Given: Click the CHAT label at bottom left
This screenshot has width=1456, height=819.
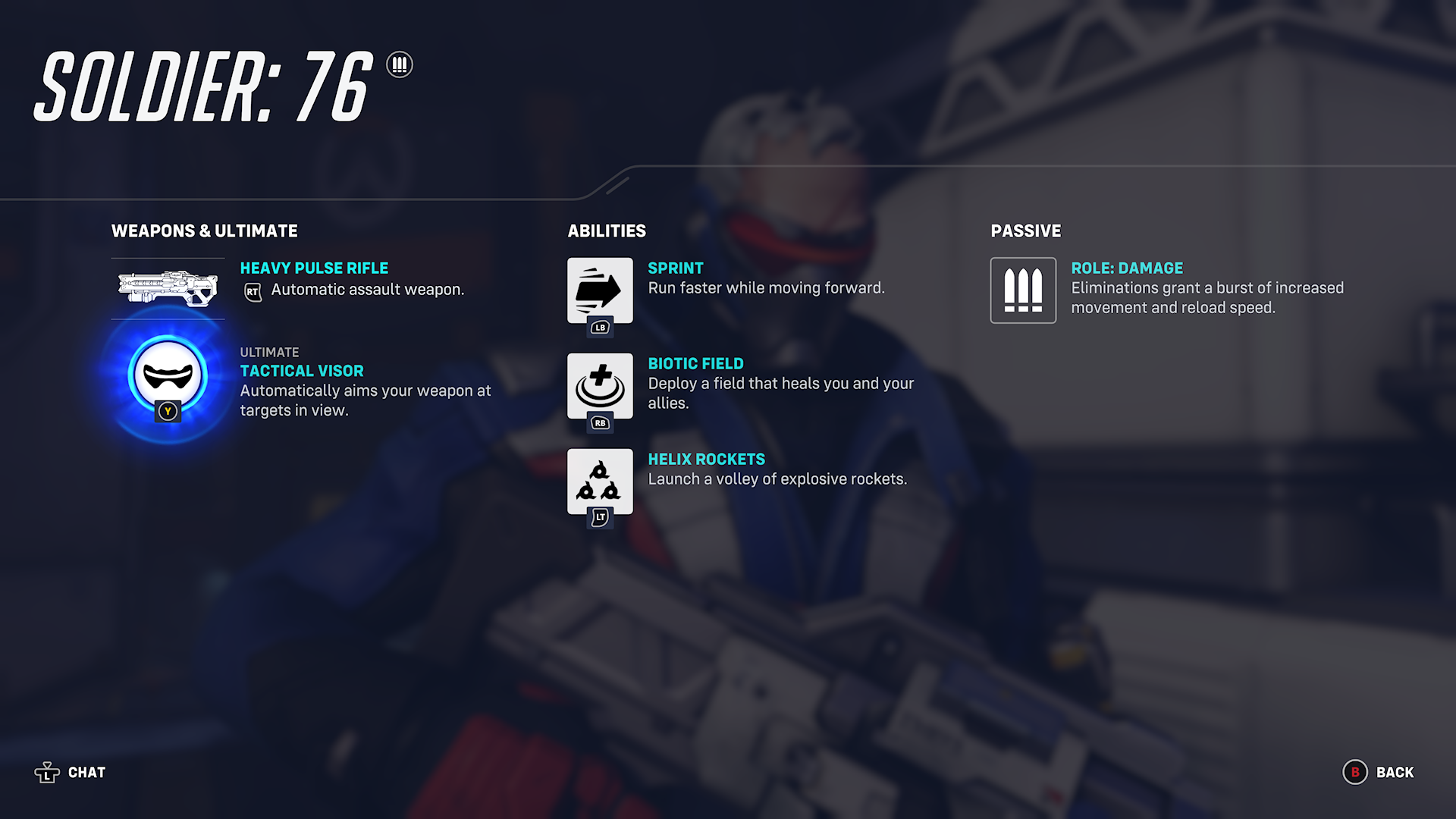Looking at the screenshot, I should point(86,772).
